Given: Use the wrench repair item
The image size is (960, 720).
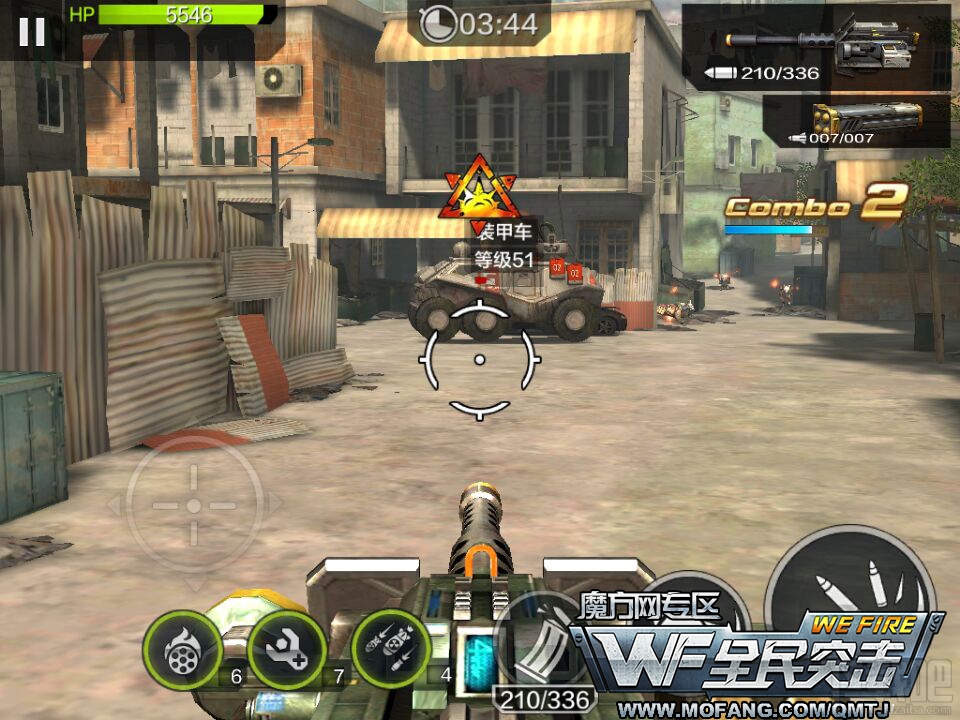Looking at the screenshot, I should coord(287,649).
